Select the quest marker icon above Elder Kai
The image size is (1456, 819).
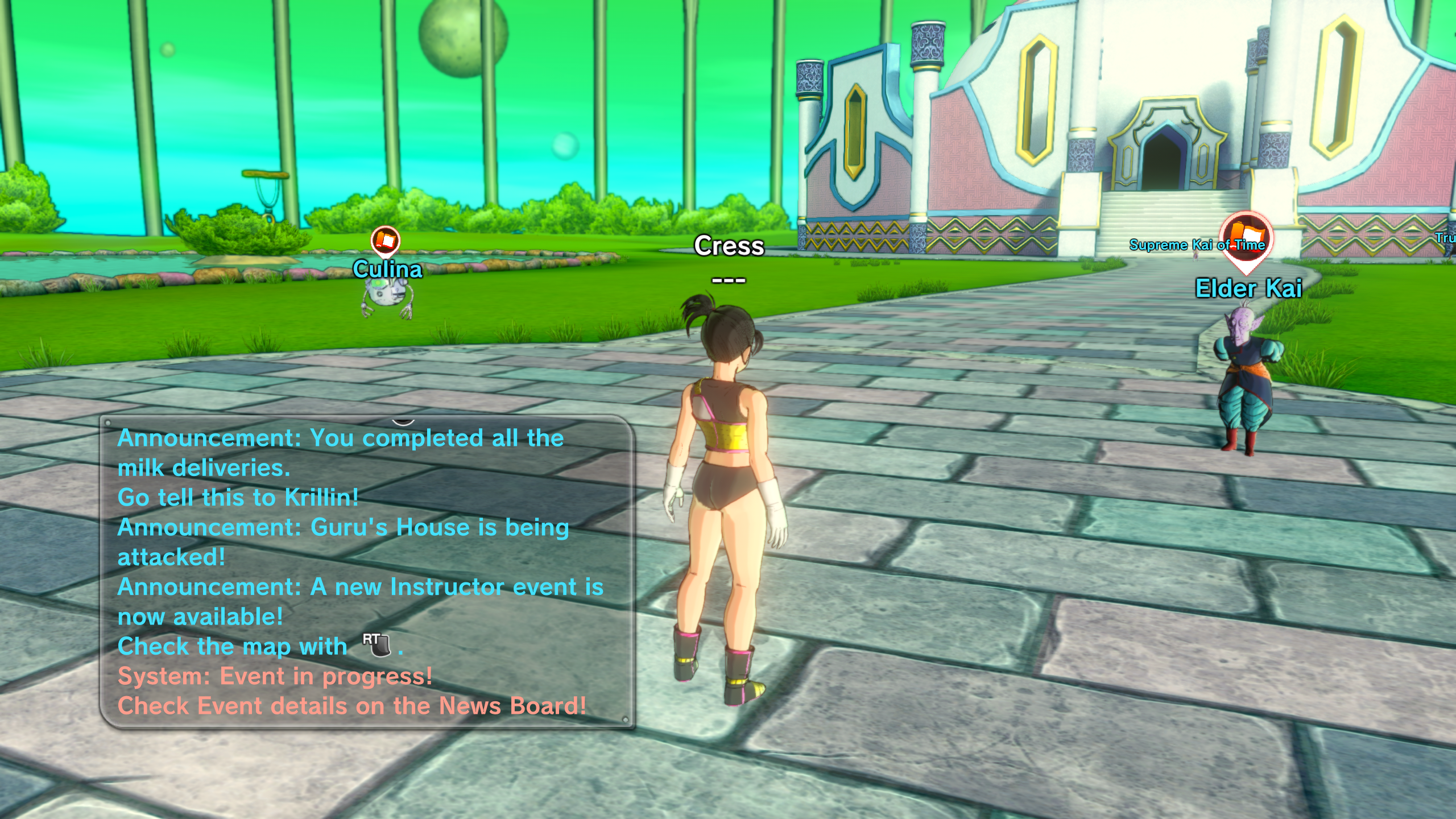click(x=1246, y=238)
